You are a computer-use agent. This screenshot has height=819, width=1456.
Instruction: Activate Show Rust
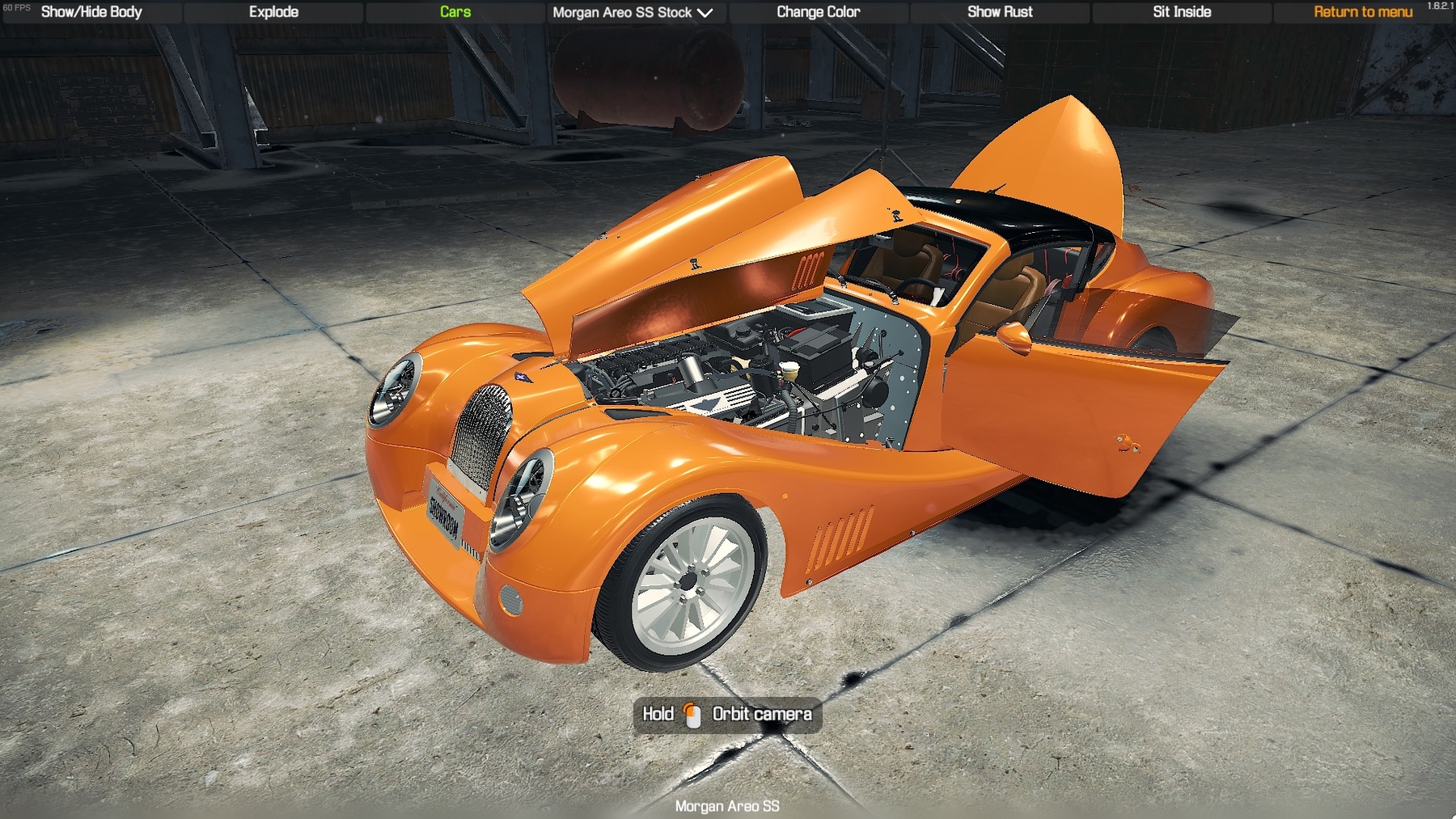pos(1000,12)
